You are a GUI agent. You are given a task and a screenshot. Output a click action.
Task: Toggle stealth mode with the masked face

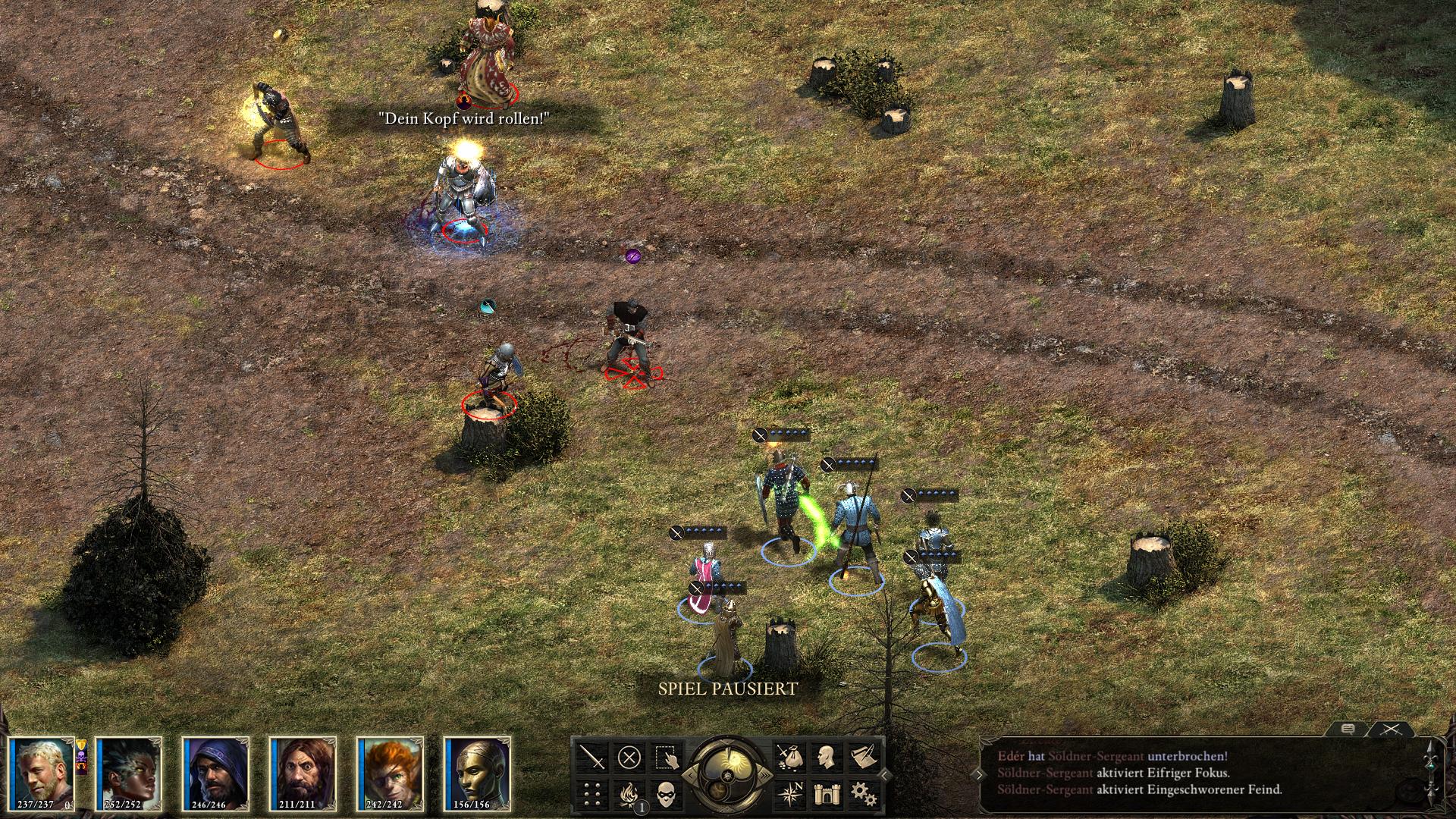pyautogui.click(x=666, y=794)
